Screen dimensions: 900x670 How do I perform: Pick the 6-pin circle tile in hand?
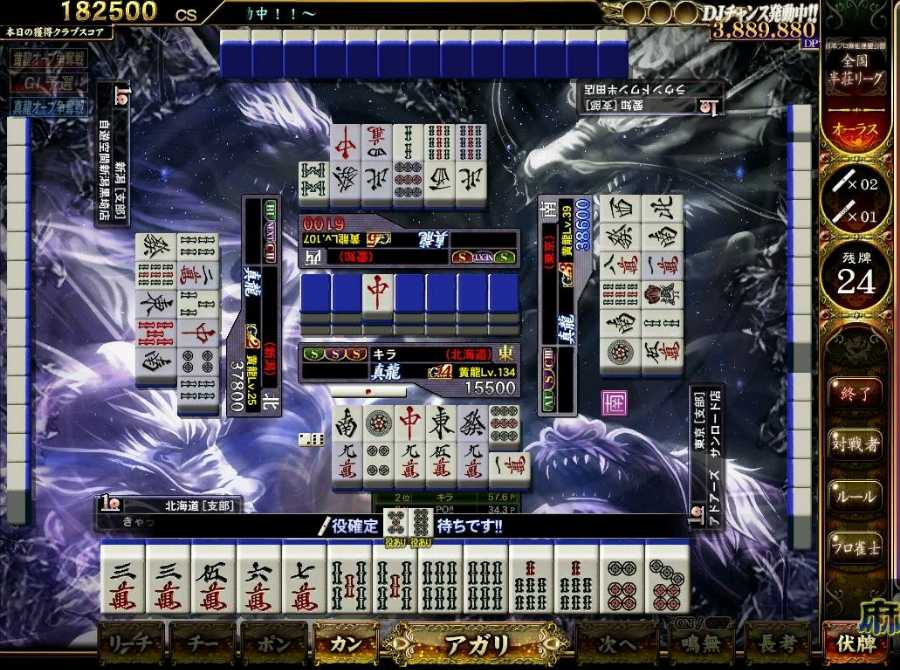pyautogui.click(x=621, y=580)
